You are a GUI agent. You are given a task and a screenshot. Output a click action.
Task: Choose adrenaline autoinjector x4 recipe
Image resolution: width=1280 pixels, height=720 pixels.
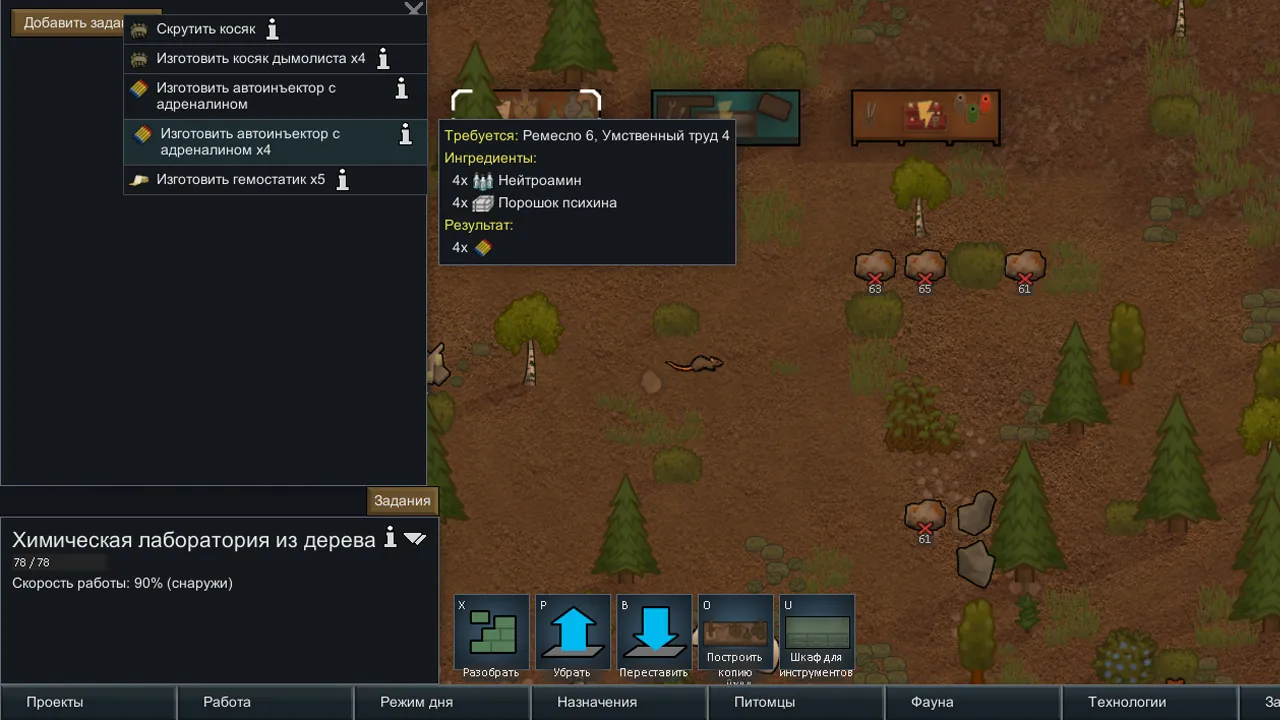click(x=250, y=142)
